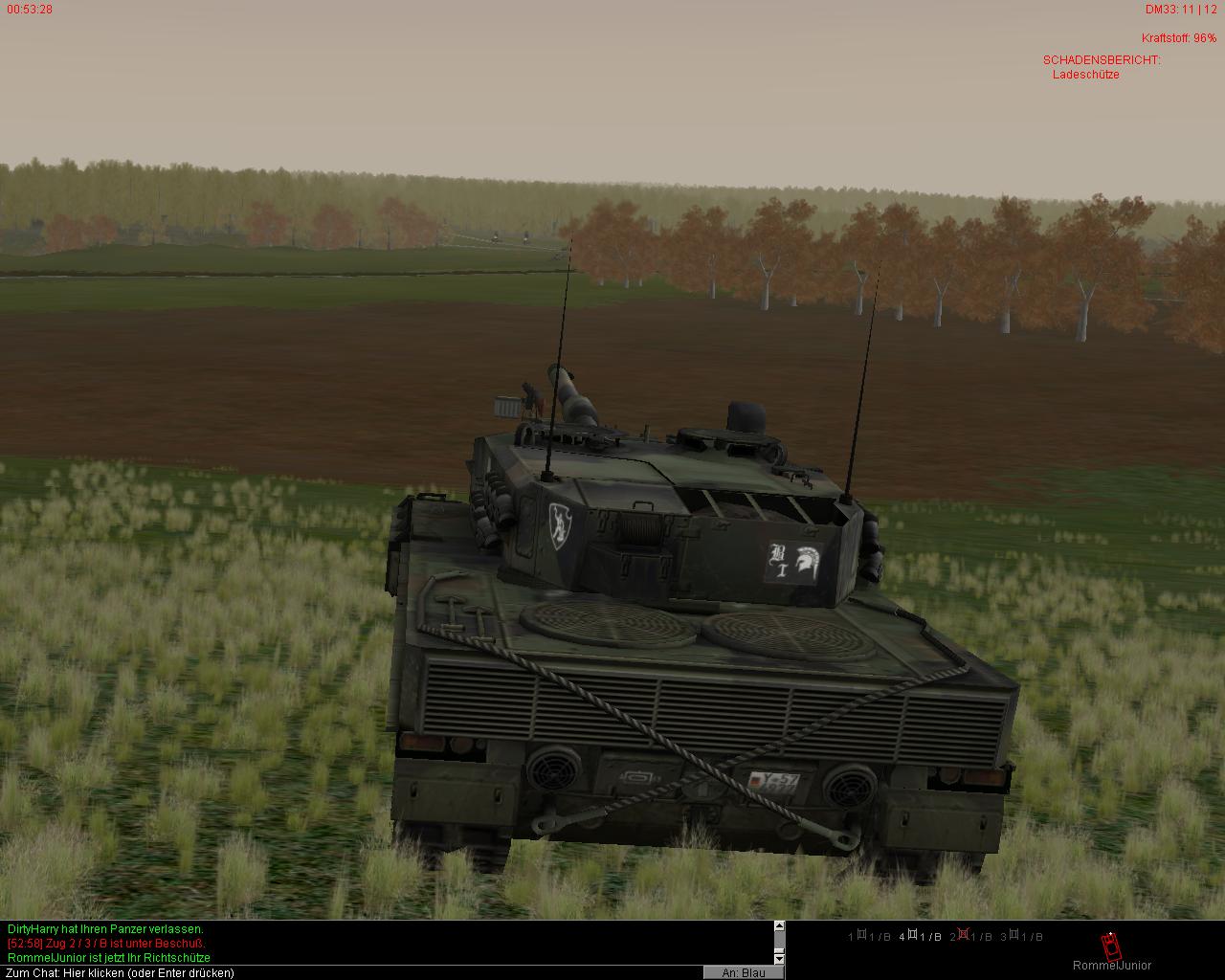This screenshot has width=1225, height=980.
Task: Click the red RommelJunior crew tank icon
Action: [1110, 947]
